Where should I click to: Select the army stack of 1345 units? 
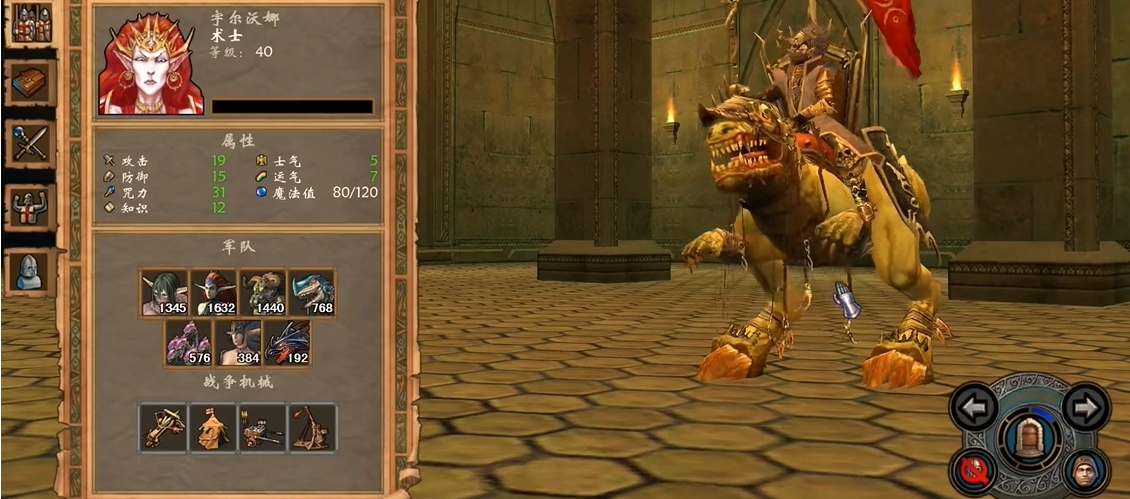point(164,292)
